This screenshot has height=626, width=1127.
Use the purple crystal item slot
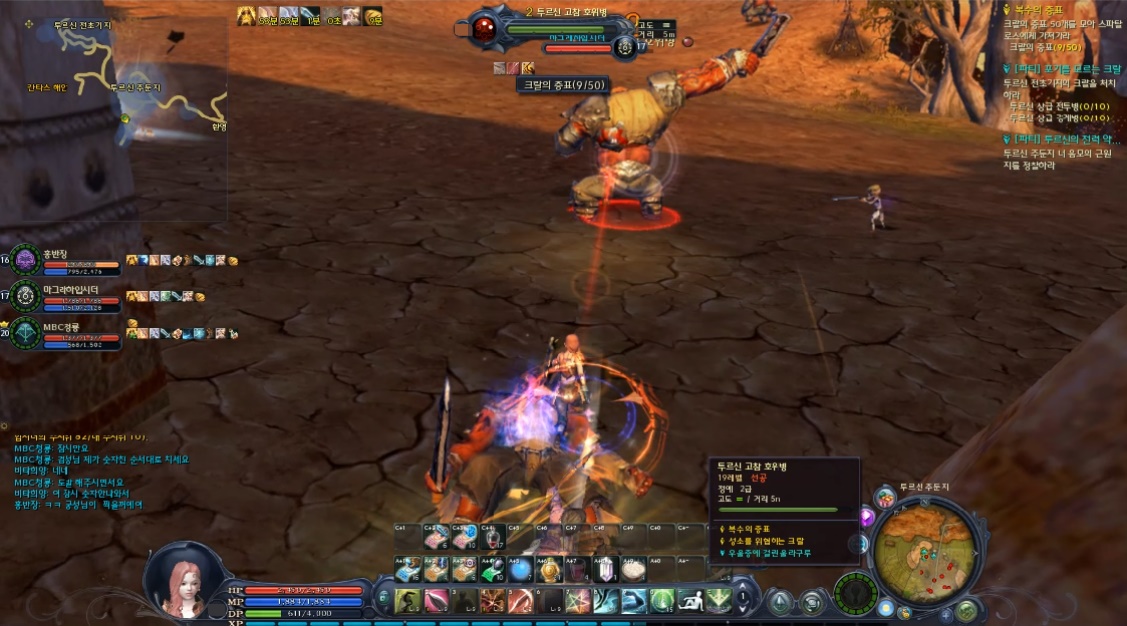606,571
